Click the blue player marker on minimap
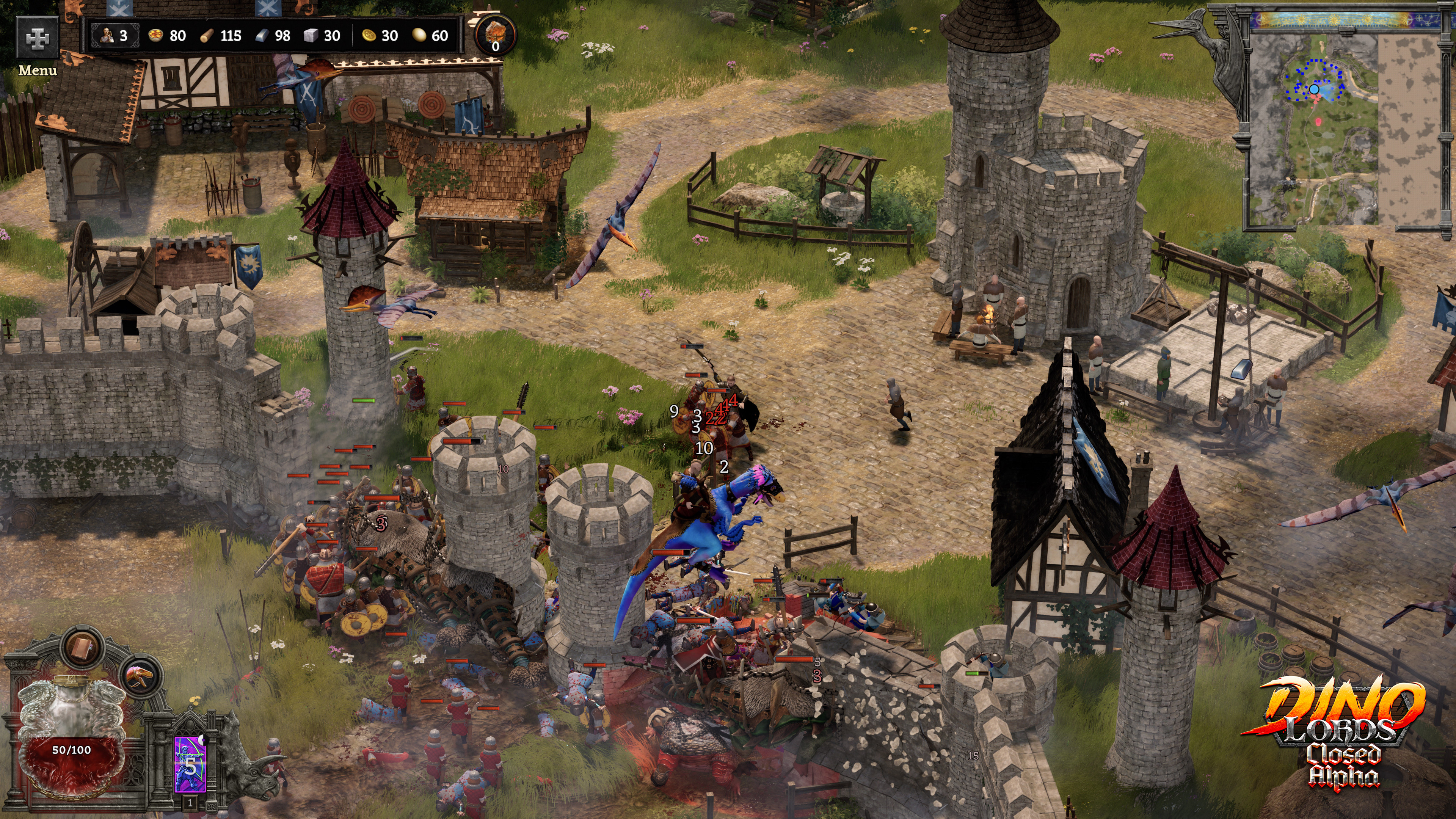Screen dimensions: 1456x819 tap(1314, 89)
